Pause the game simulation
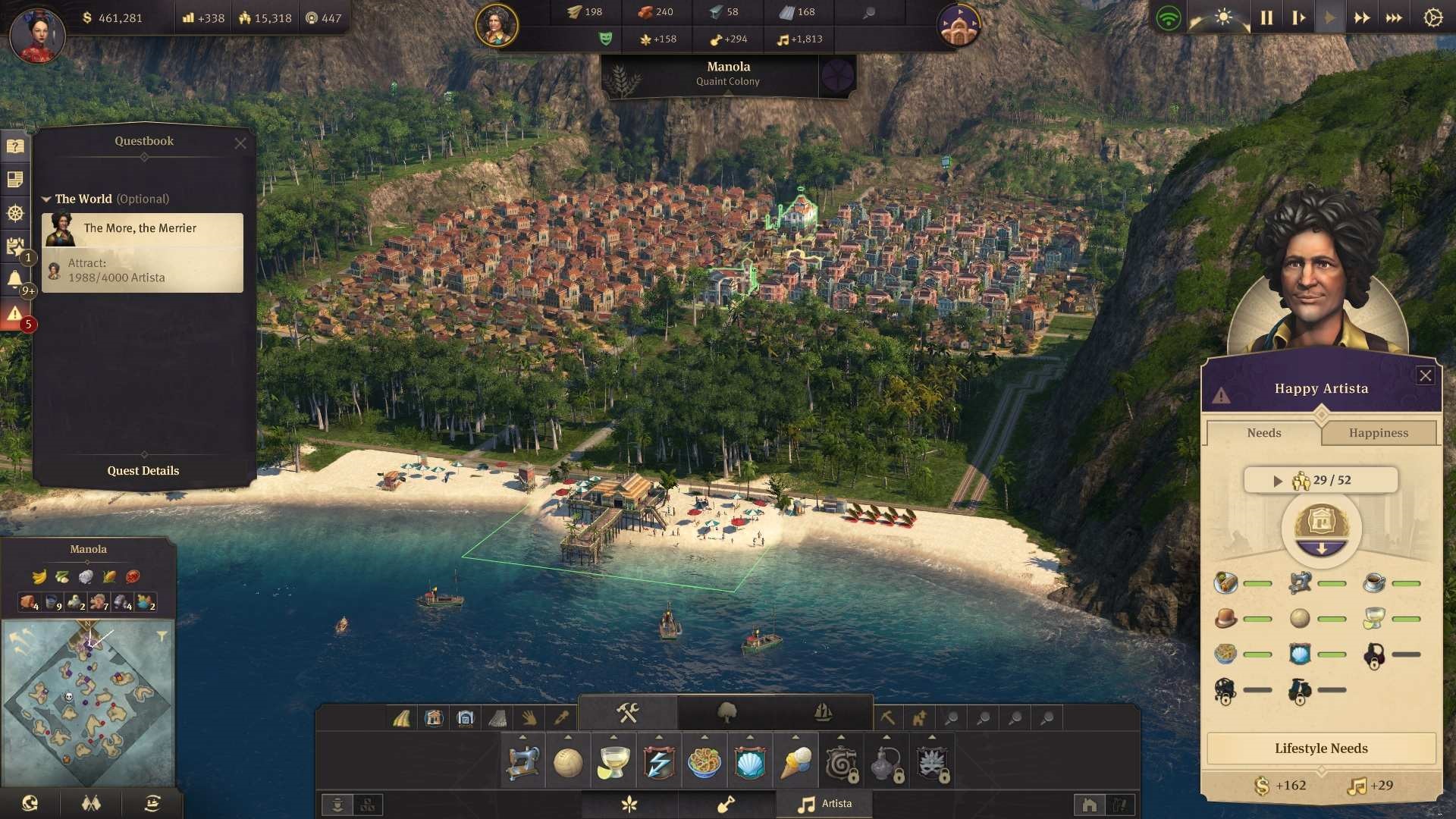Image resolution: width=1456 pixels, height=819 pixels. (x=1266, y=17)
